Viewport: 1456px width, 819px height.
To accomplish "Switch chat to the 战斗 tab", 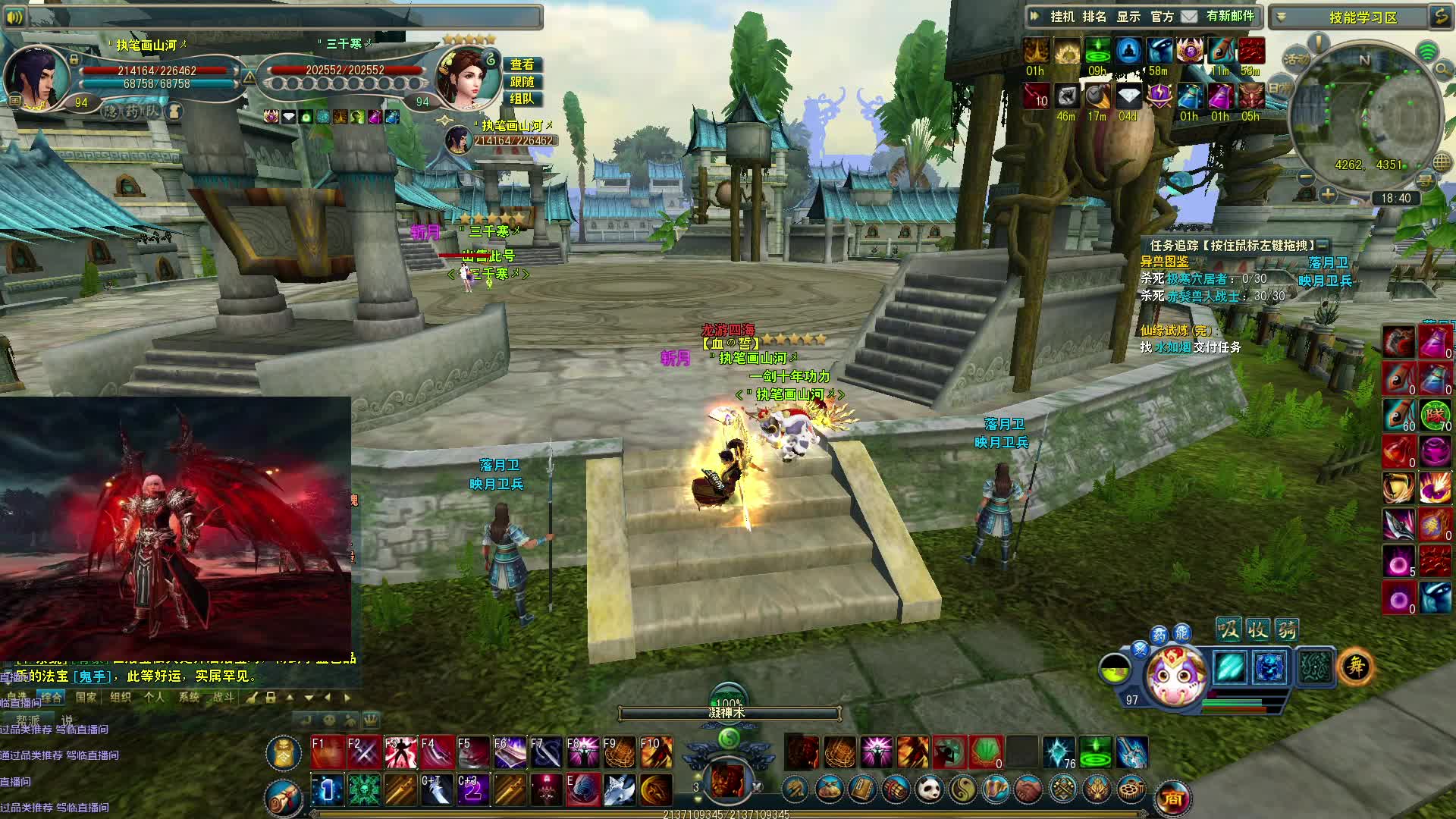I will point(223,697).
